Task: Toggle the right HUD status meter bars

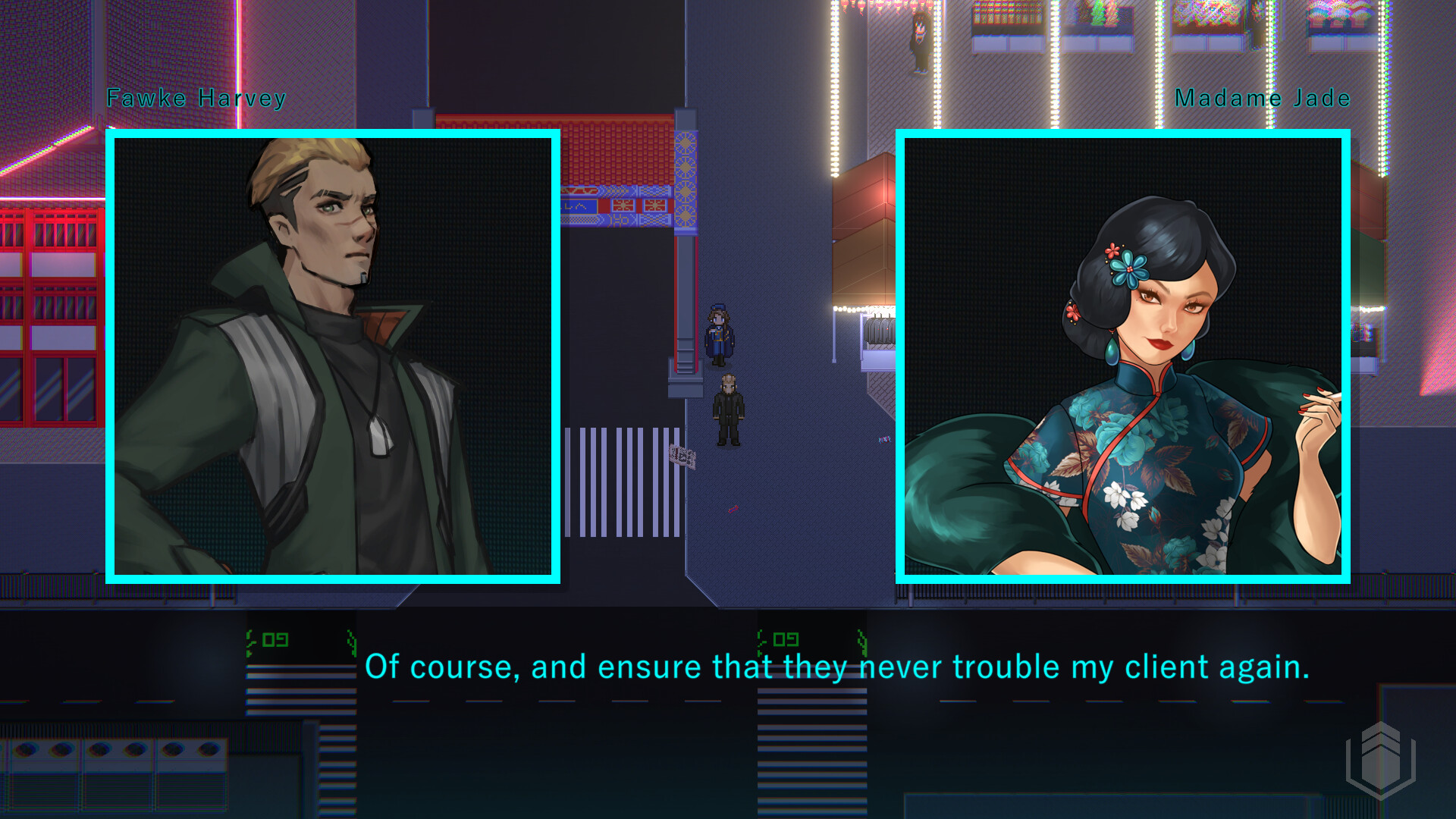Action: click(x=811, y=720)
